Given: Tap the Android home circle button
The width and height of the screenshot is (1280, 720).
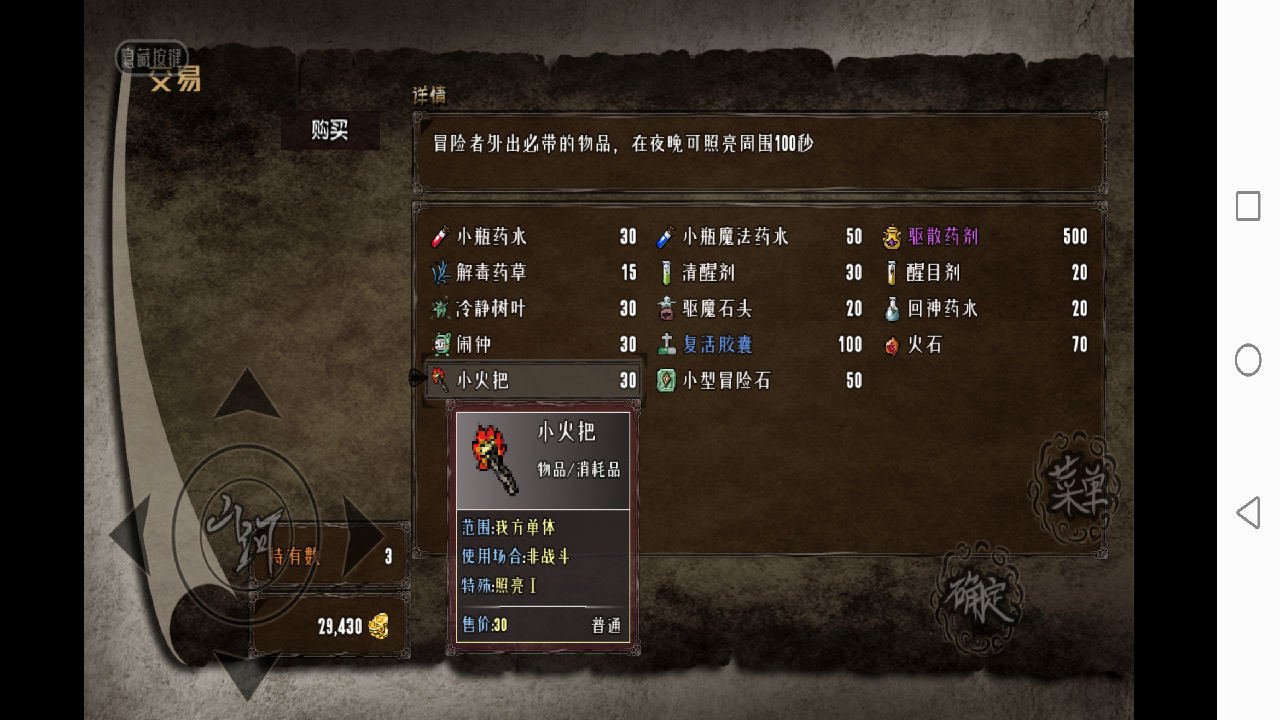Looking at the screenshot, I should 1248,360.
